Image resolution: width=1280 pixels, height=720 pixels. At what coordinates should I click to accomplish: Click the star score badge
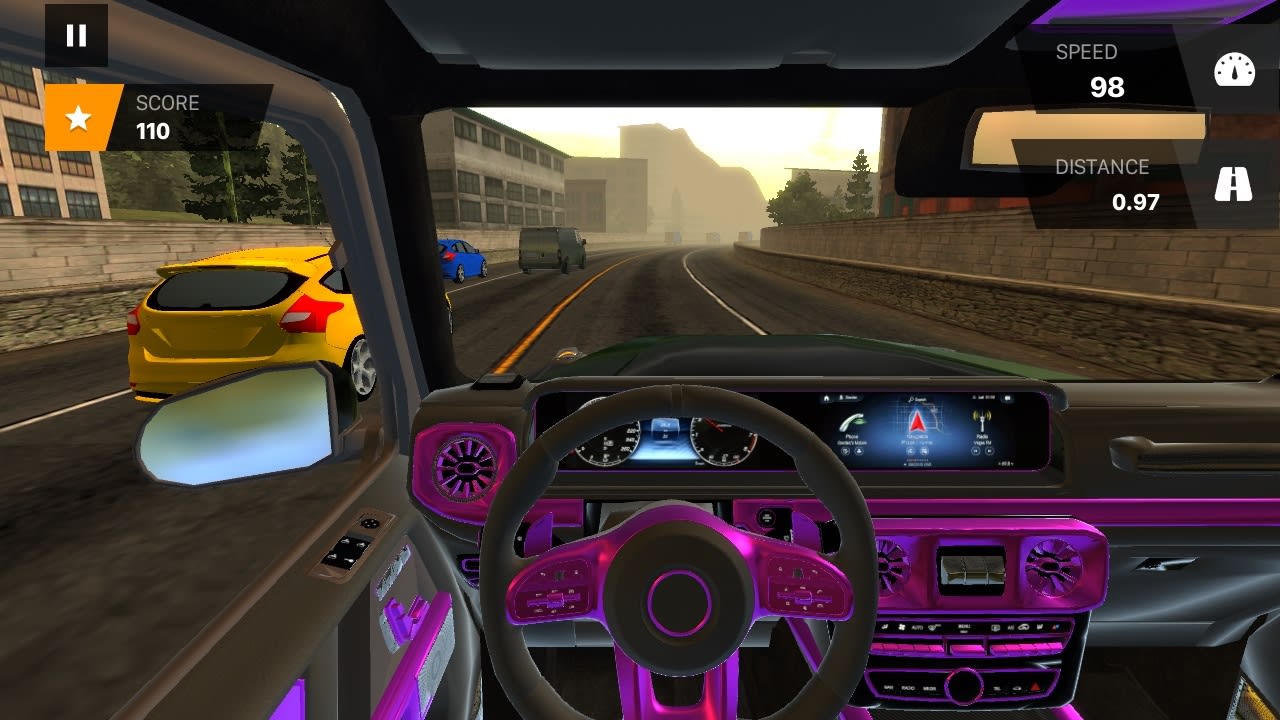click(x=80, y=116)
